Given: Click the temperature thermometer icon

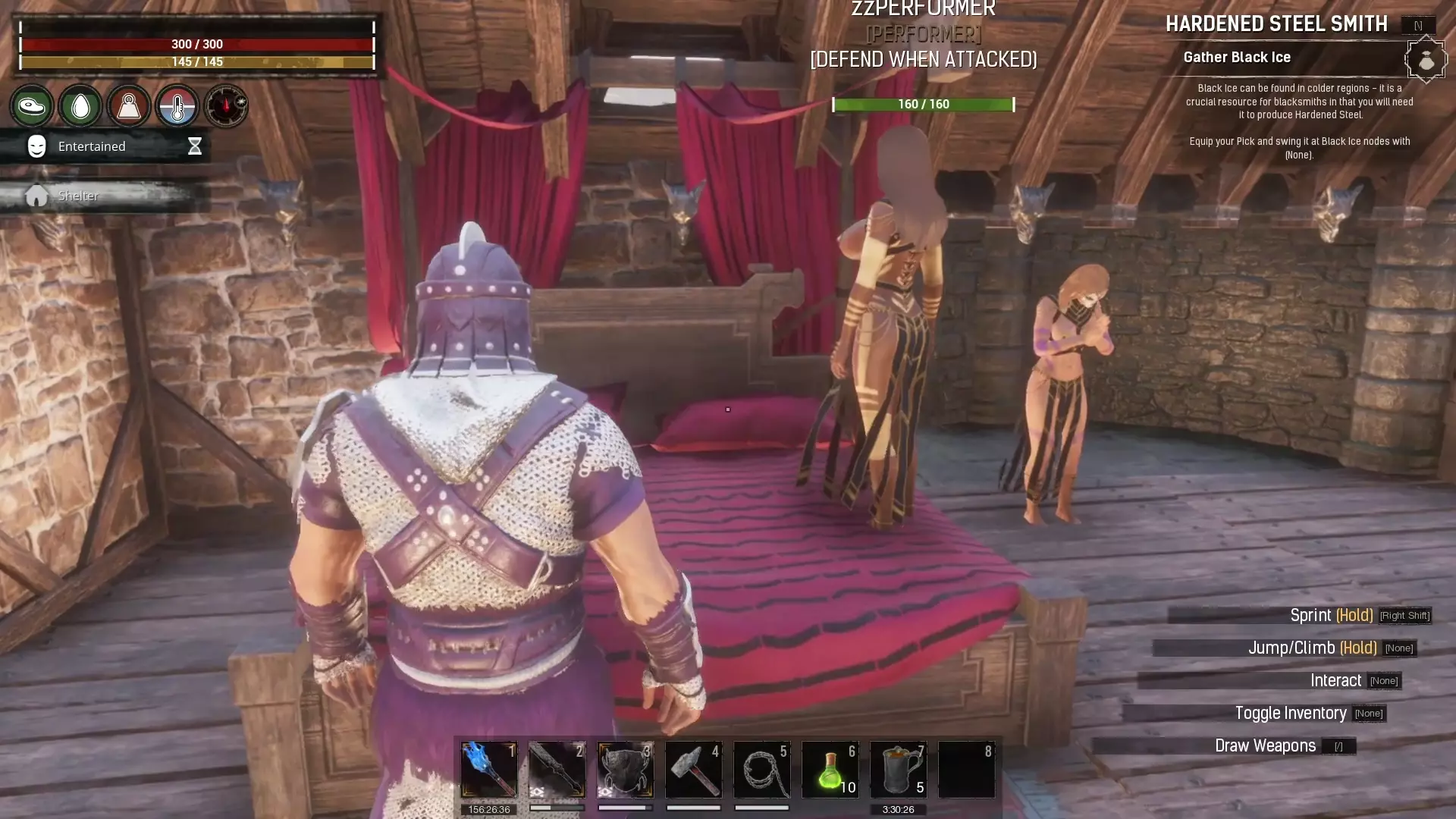Looking at the screenshot, I should (x=177, y=106).
